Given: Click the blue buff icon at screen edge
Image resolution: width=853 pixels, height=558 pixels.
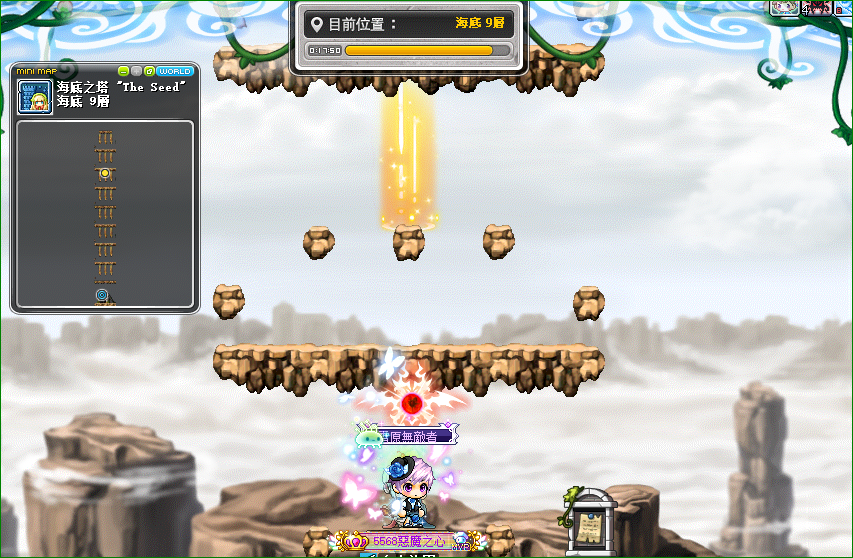Looking at the screenshot, I should tap(846, 7).
